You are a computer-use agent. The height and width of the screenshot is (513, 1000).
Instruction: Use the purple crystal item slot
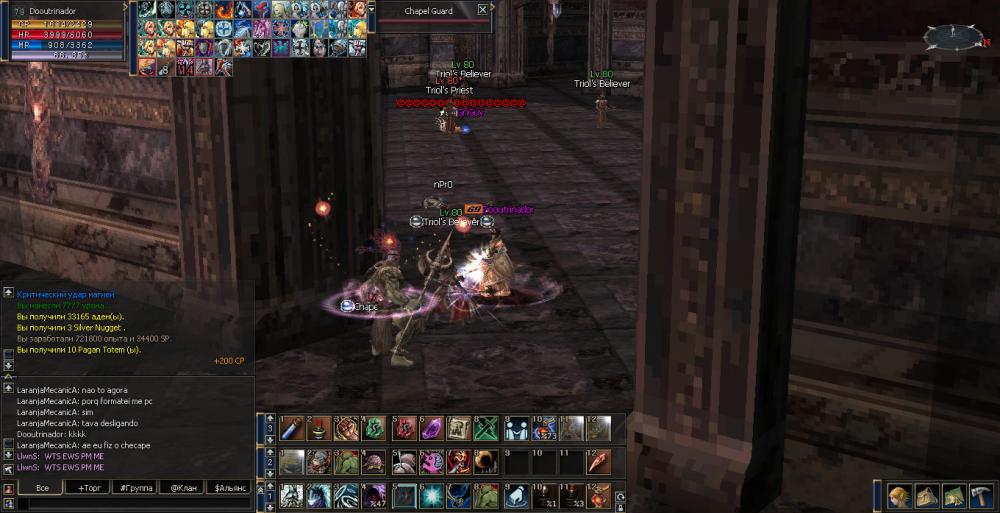click(430, 428)
